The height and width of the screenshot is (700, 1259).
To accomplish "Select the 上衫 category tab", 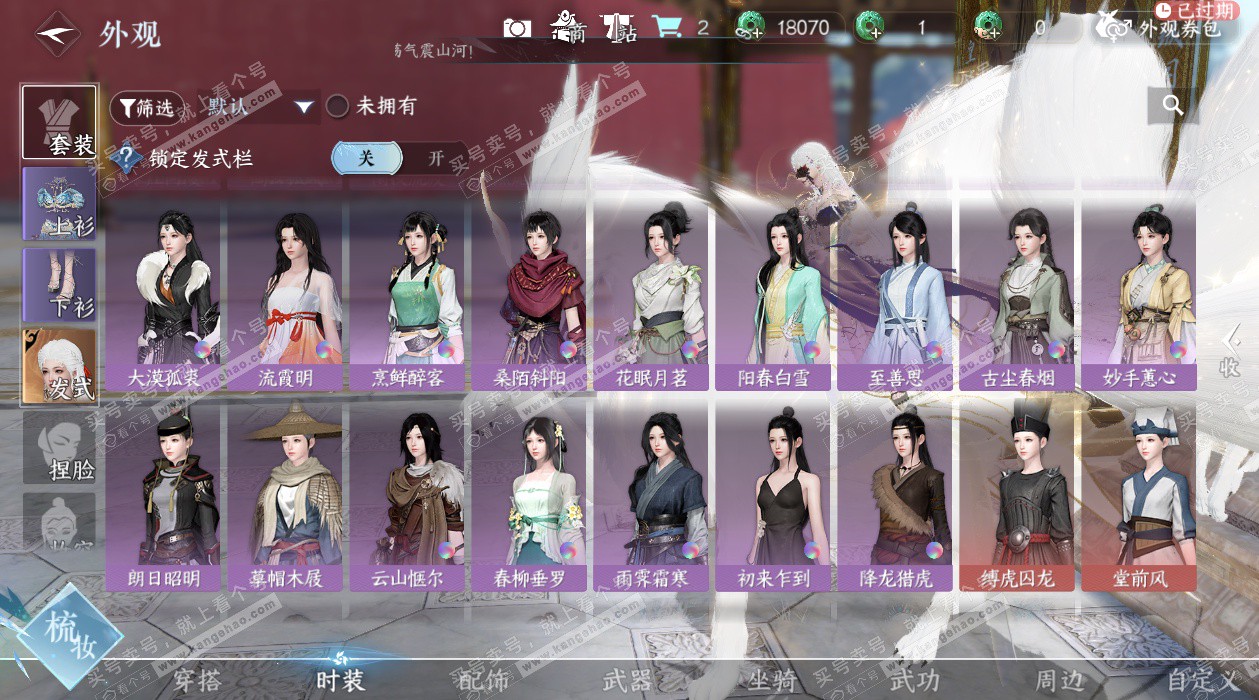I will [x=60, y=204].
